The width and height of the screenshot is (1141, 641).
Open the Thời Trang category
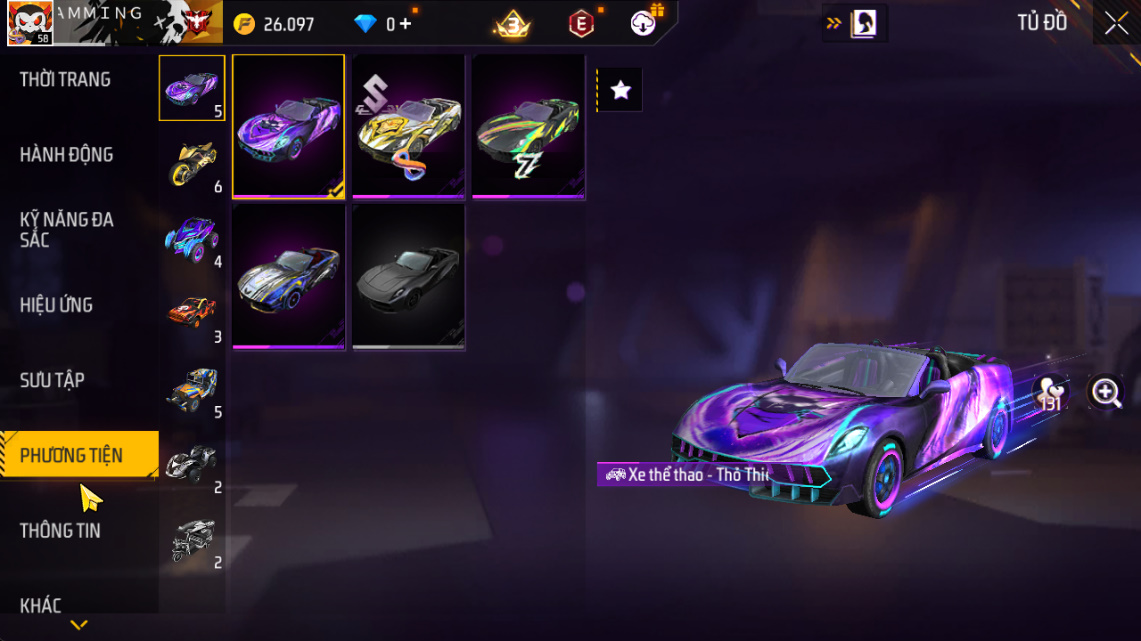[66, 80]
